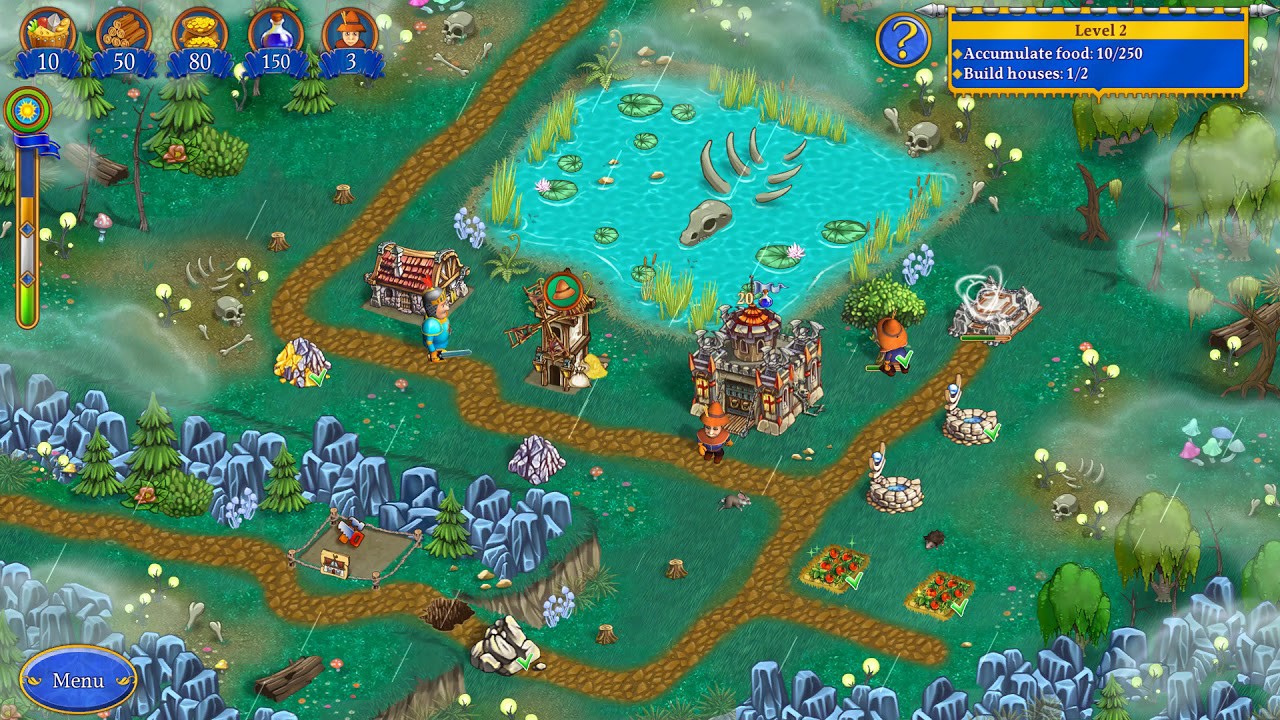Open the Menu button
Screen dimensions: 1280x720
pos(77,680)
